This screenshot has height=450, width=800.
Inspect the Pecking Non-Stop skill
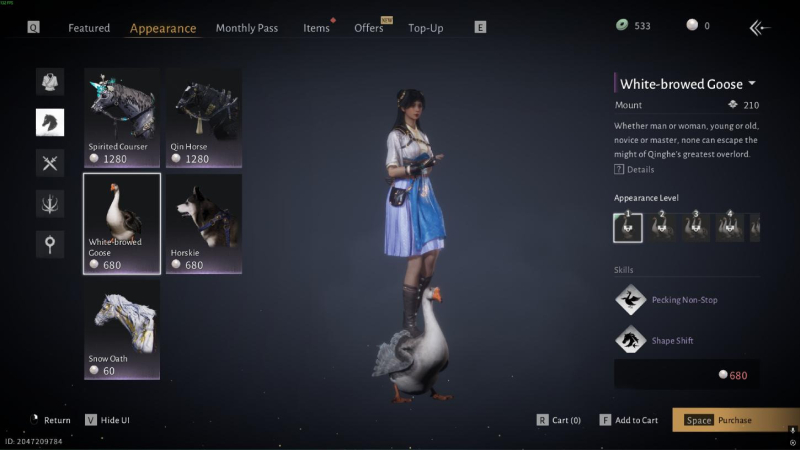click(630, 300)
